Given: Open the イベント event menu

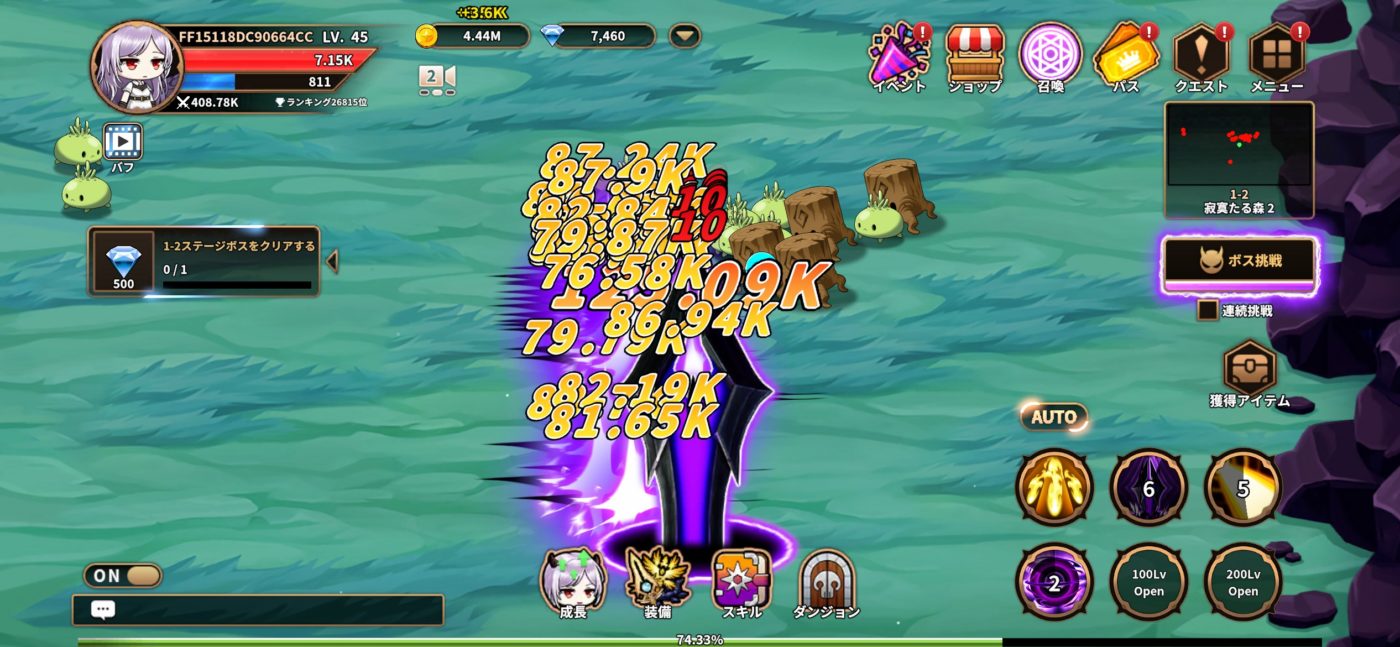Looking at the screenshot, I should point(898,56).
